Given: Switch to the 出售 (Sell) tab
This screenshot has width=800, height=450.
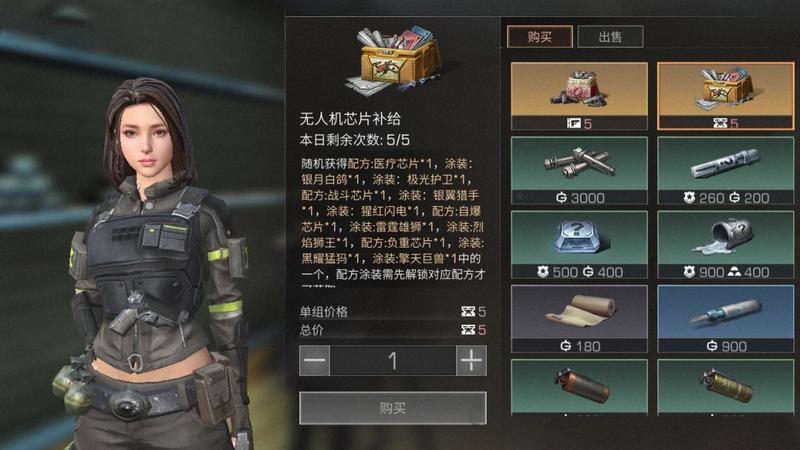Looking at the screenshot, I should [x=609, y=37].
